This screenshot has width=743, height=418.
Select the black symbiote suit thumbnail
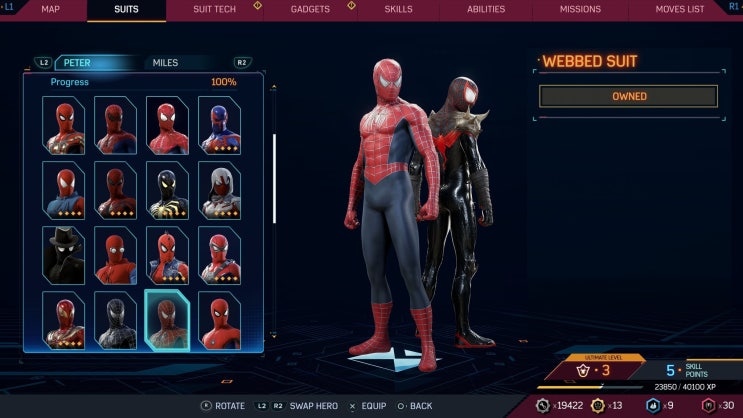115,320
